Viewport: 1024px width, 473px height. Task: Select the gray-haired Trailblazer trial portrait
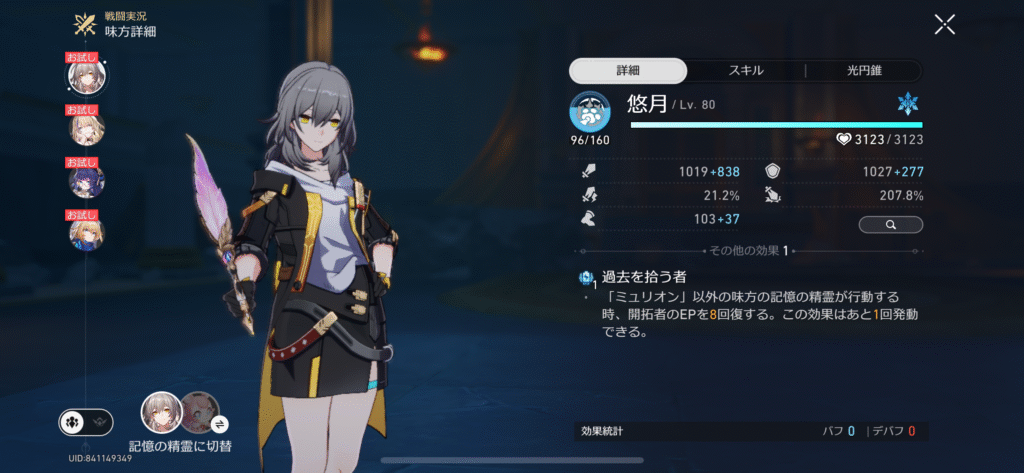(x=87, y=76)
